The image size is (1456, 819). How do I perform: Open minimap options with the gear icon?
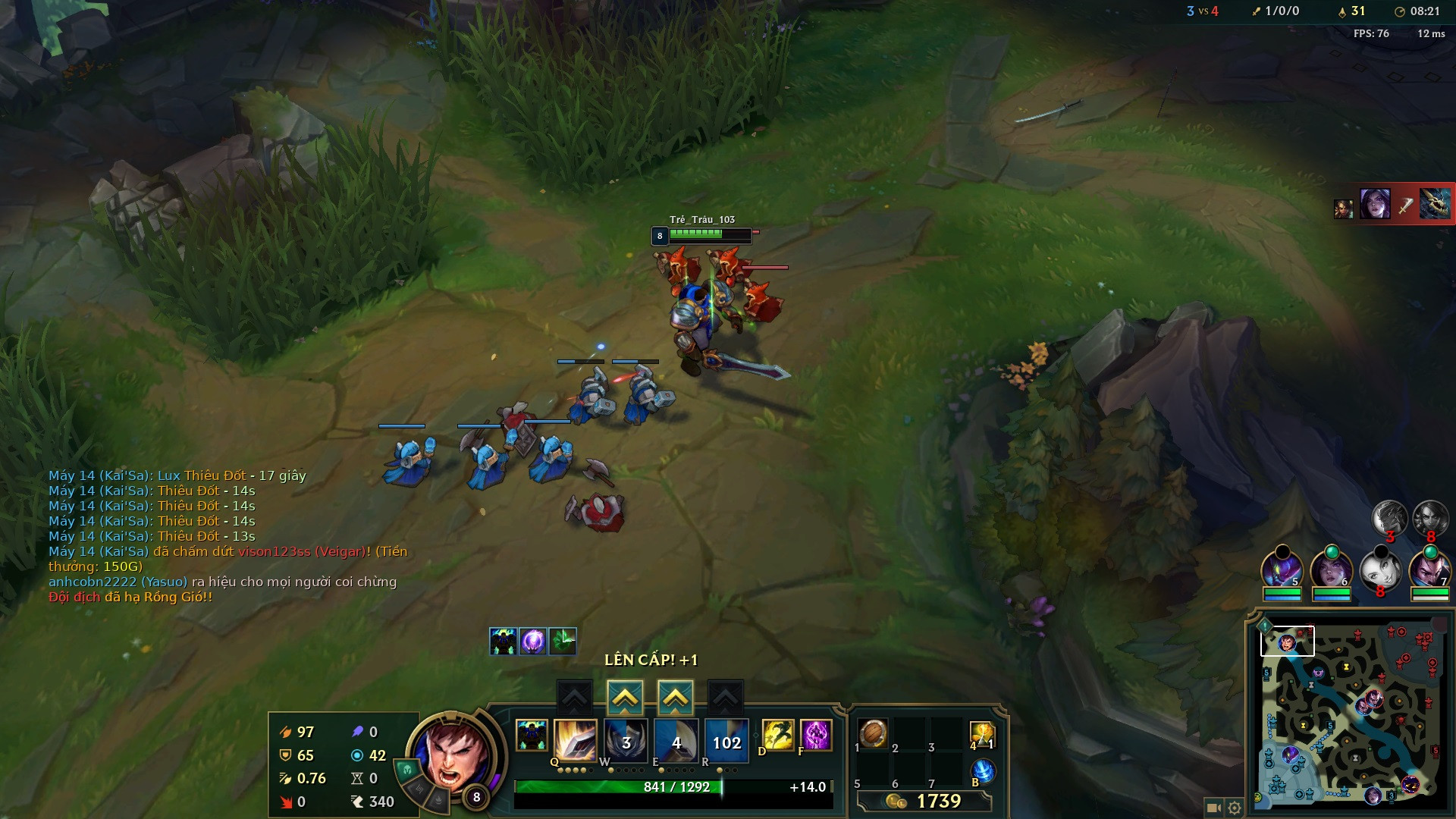click(1235, 808)
